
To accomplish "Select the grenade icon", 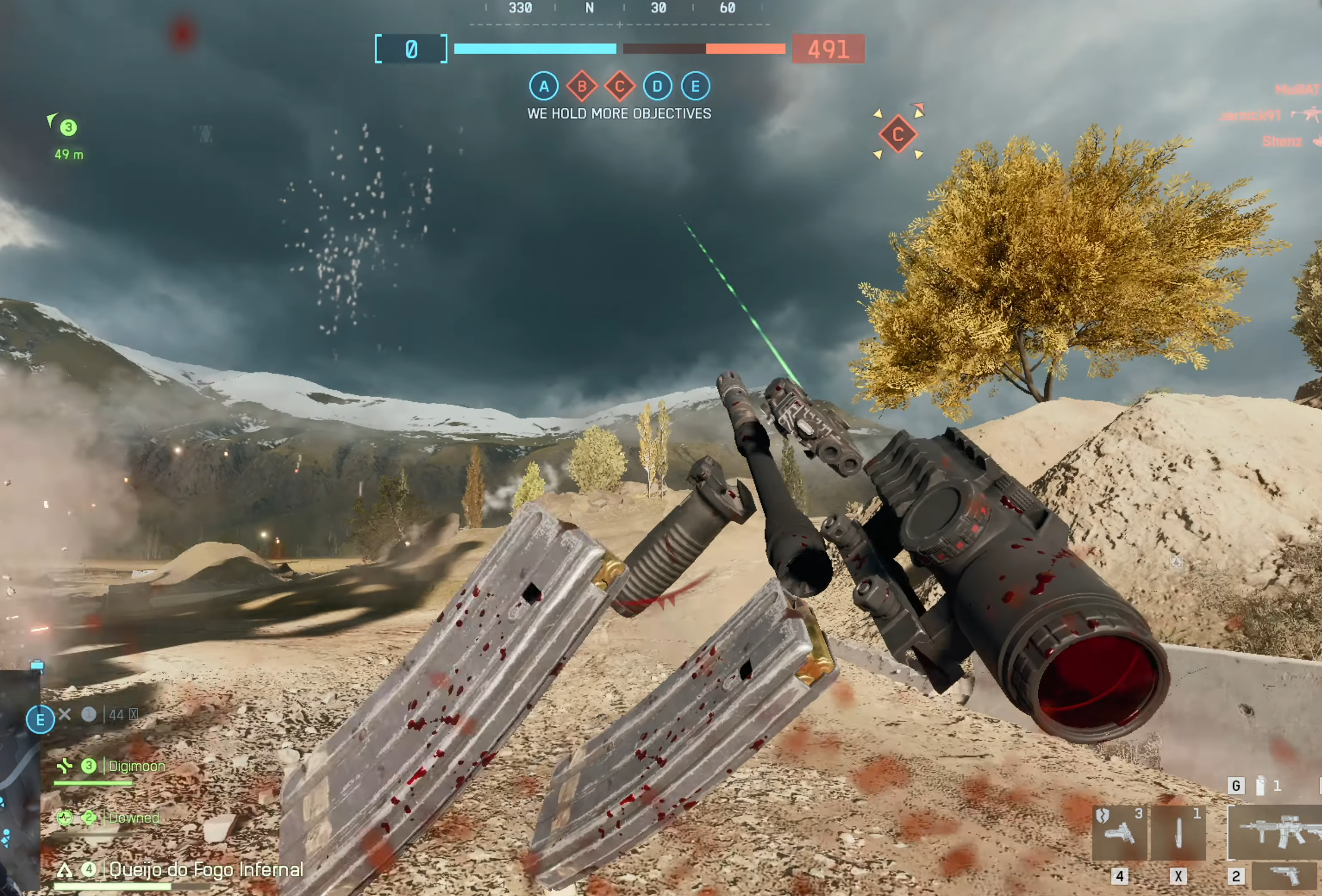I will pyautogui.click(x=1260, y=786).
